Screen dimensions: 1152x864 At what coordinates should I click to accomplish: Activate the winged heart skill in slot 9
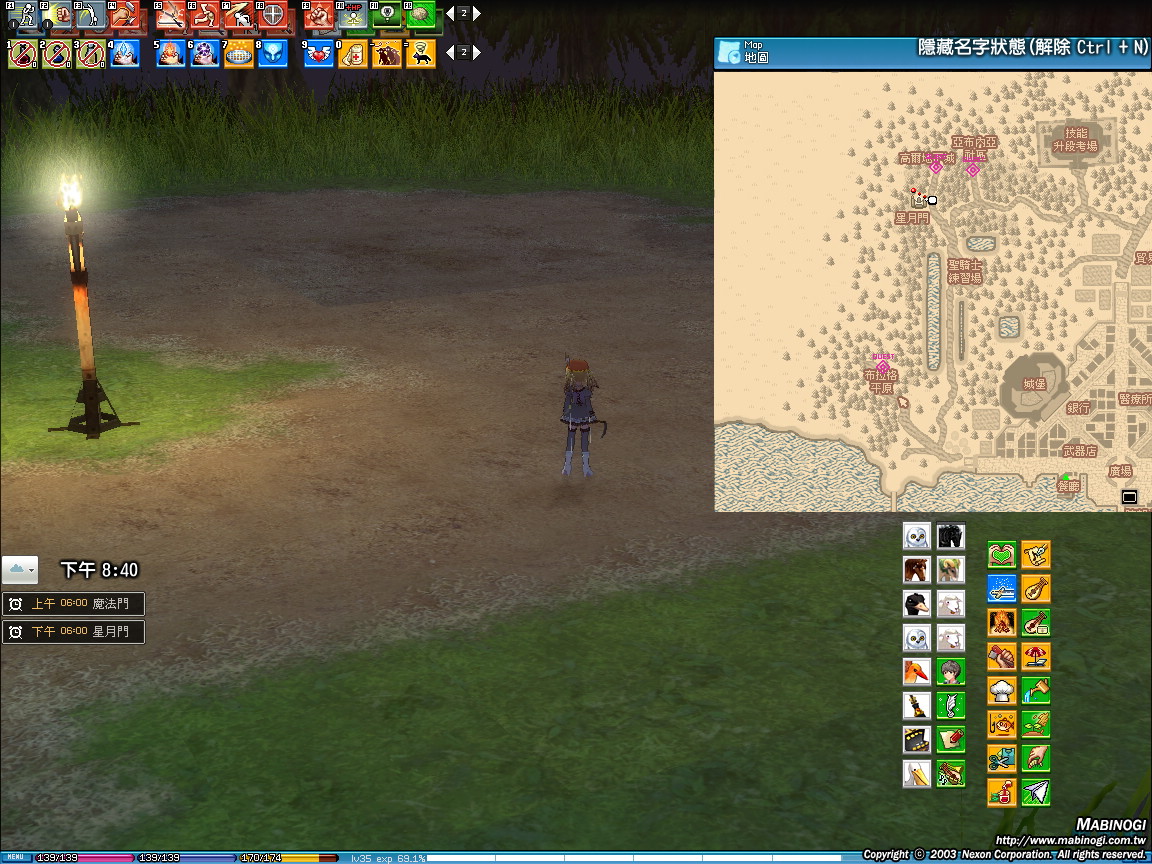(x=318, y=53)
